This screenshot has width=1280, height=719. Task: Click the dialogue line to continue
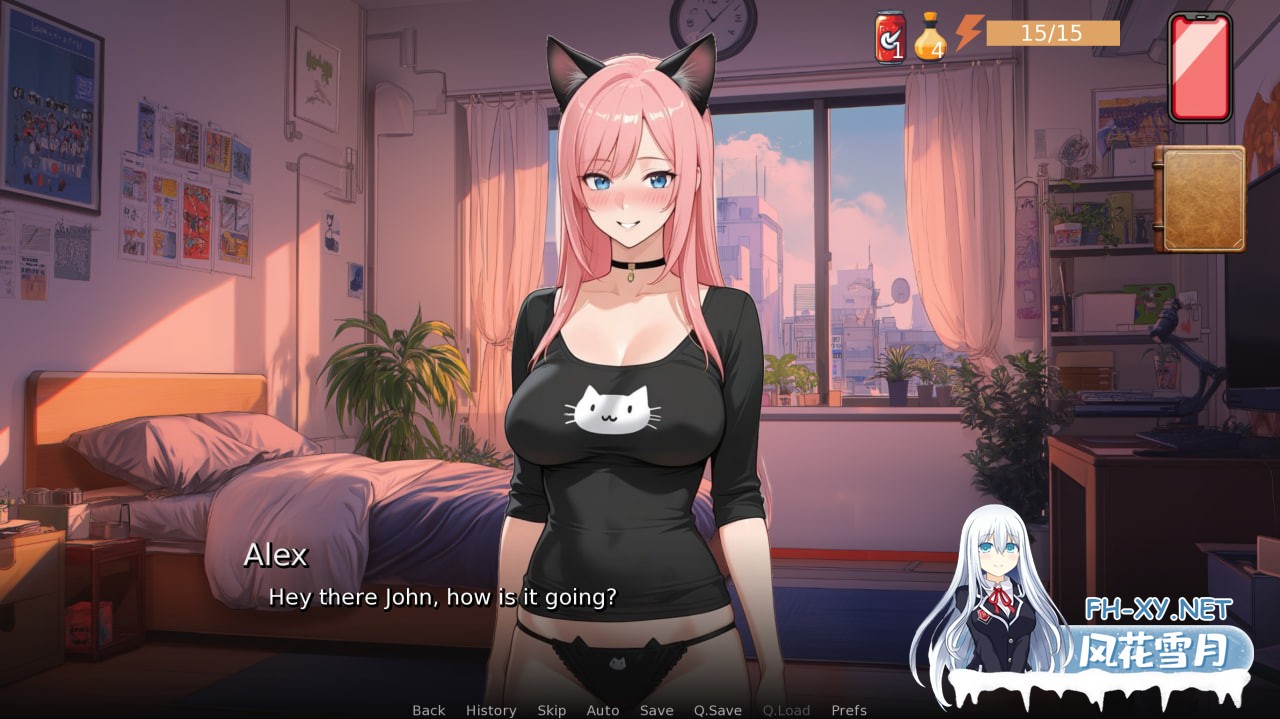[442, 598]
